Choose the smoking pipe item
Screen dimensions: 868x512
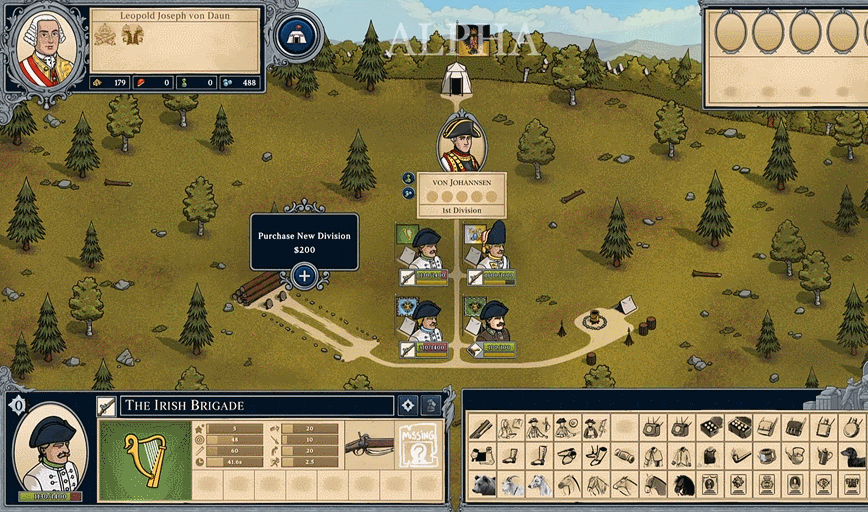[x=740, y=456]
